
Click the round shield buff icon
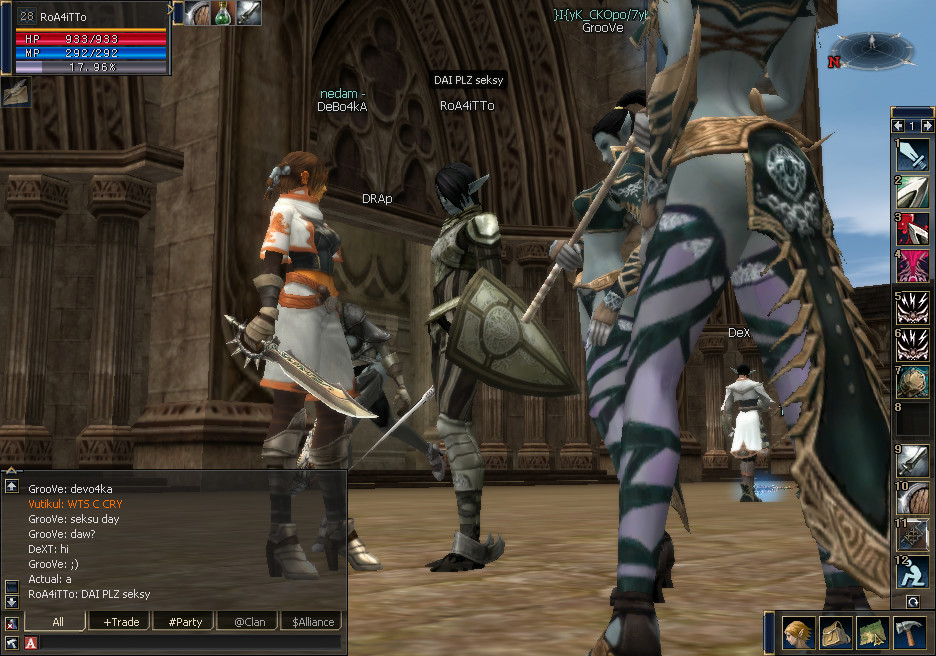coord(197,13)
